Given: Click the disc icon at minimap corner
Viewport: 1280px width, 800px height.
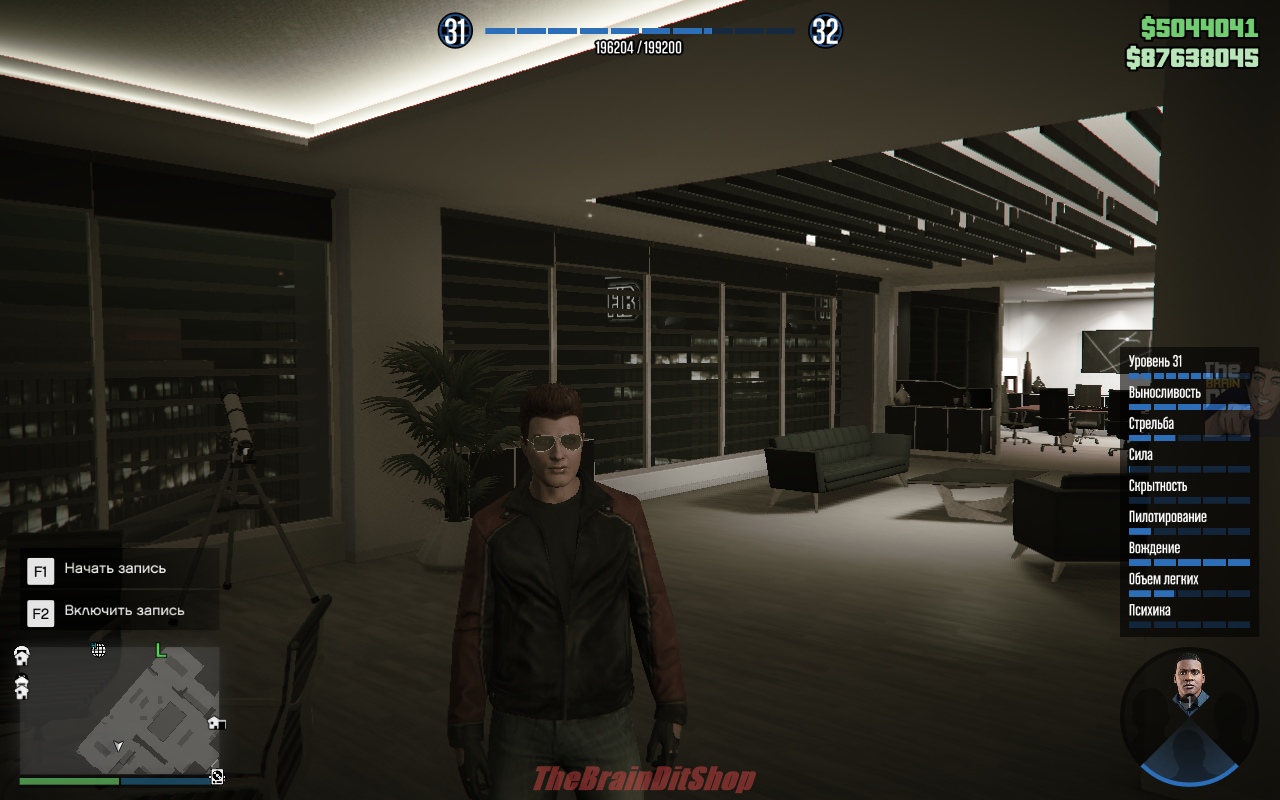Looking at the screenshot, I should (x=217, y=777).
